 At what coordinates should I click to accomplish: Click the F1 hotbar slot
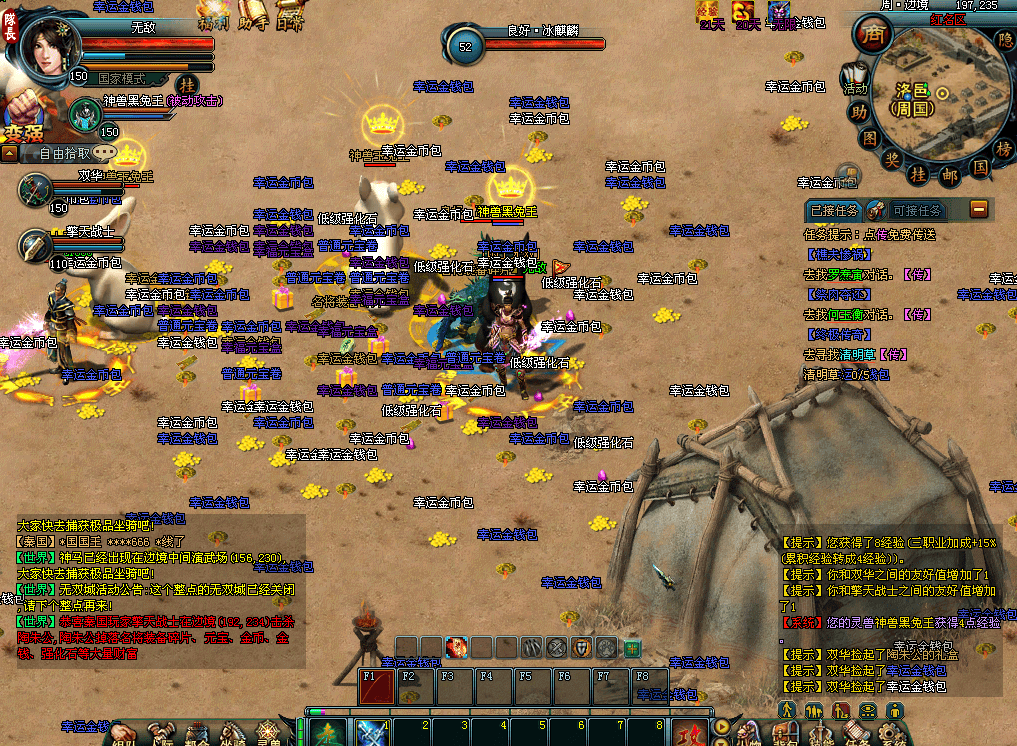376,689
